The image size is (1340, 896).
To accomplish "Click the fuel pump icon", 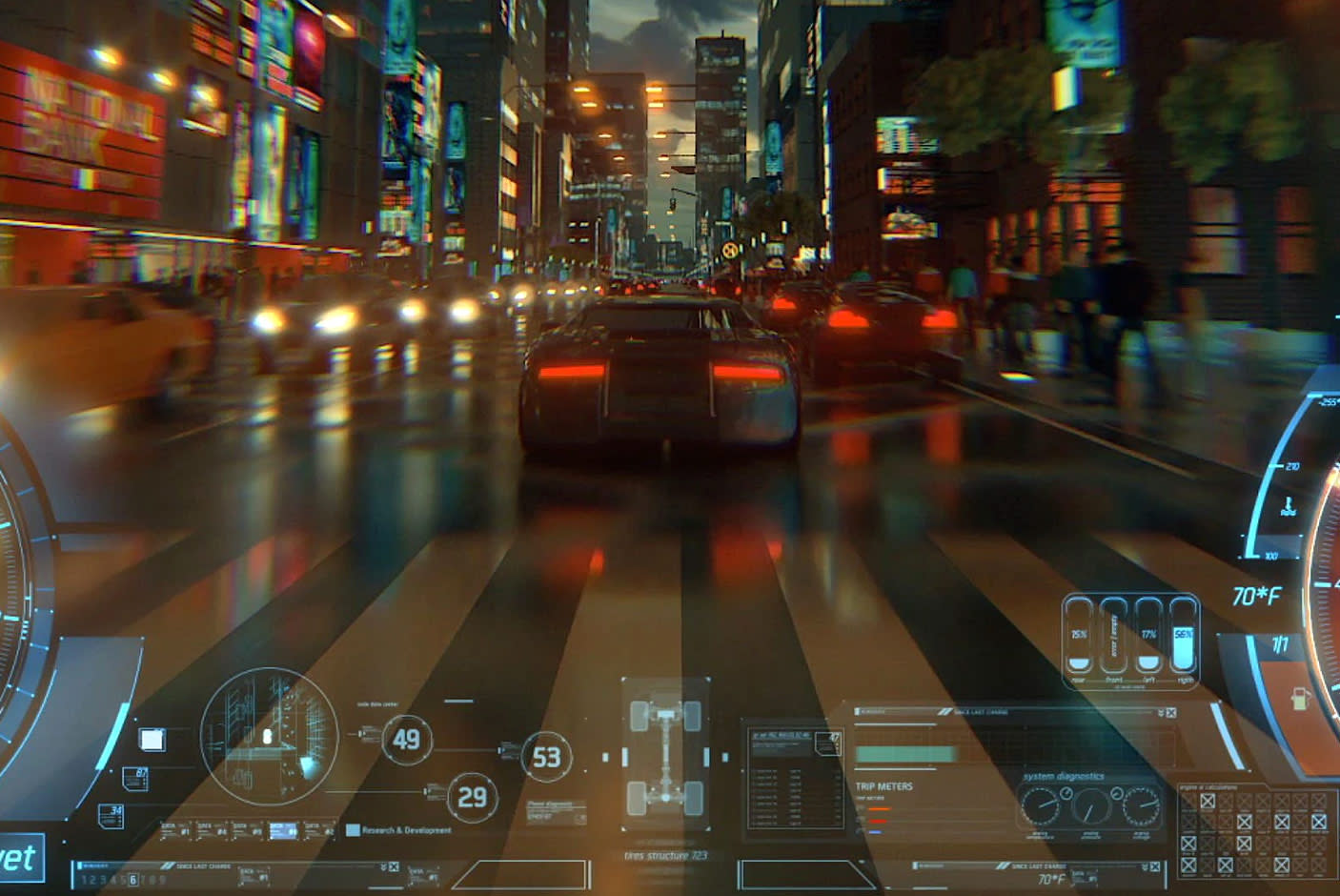I will [1300, 699].
